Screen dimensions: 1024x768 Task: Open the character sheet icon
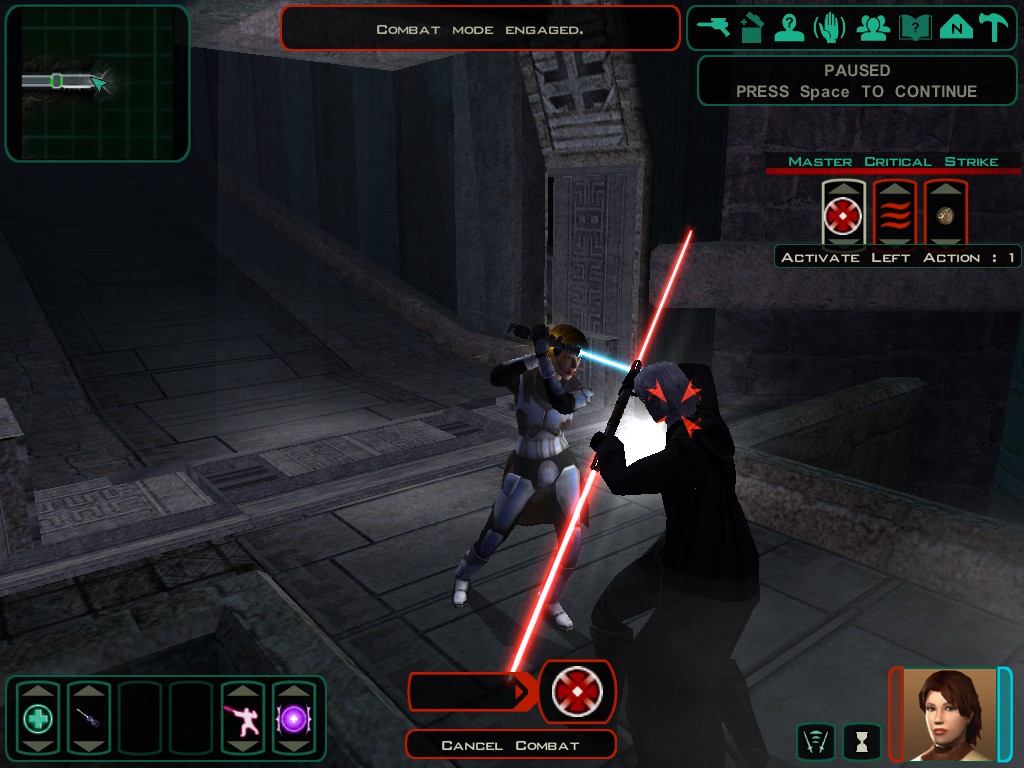[x=790, y=27]
